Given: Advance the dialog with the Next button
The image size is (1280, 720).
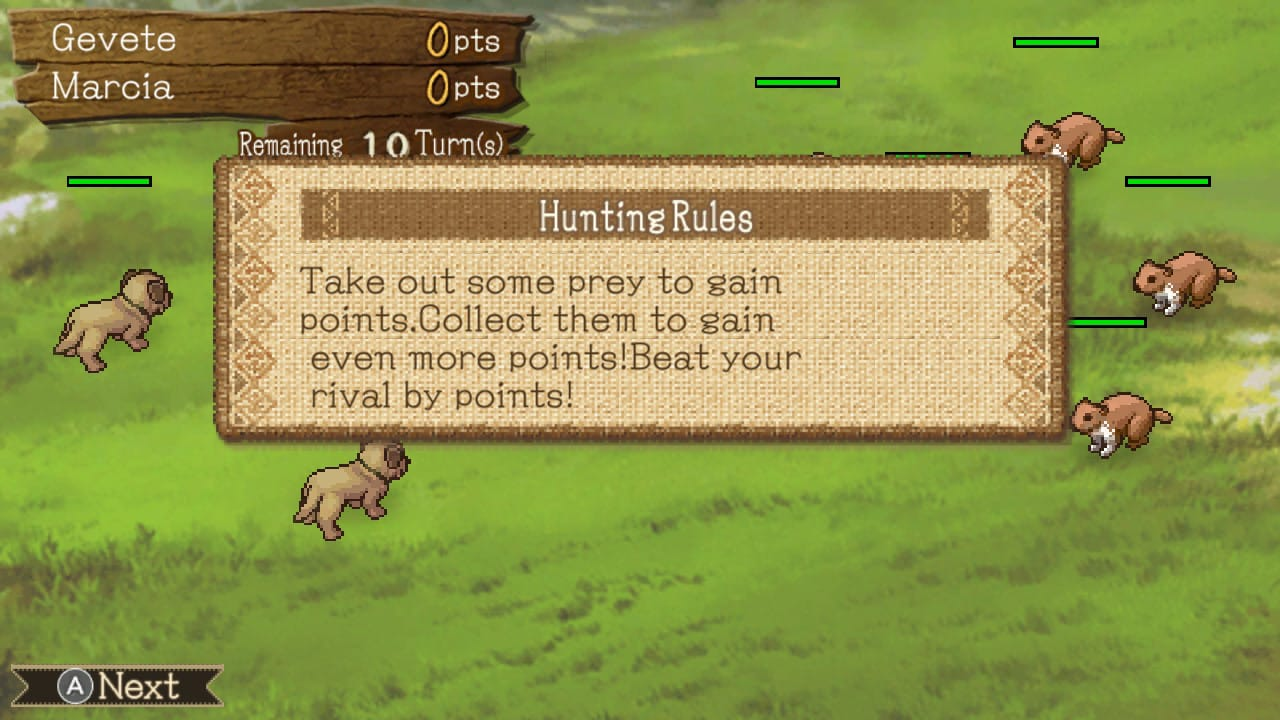Looking at the screenshot, I should pyautogui.click(x=117, y=687).
